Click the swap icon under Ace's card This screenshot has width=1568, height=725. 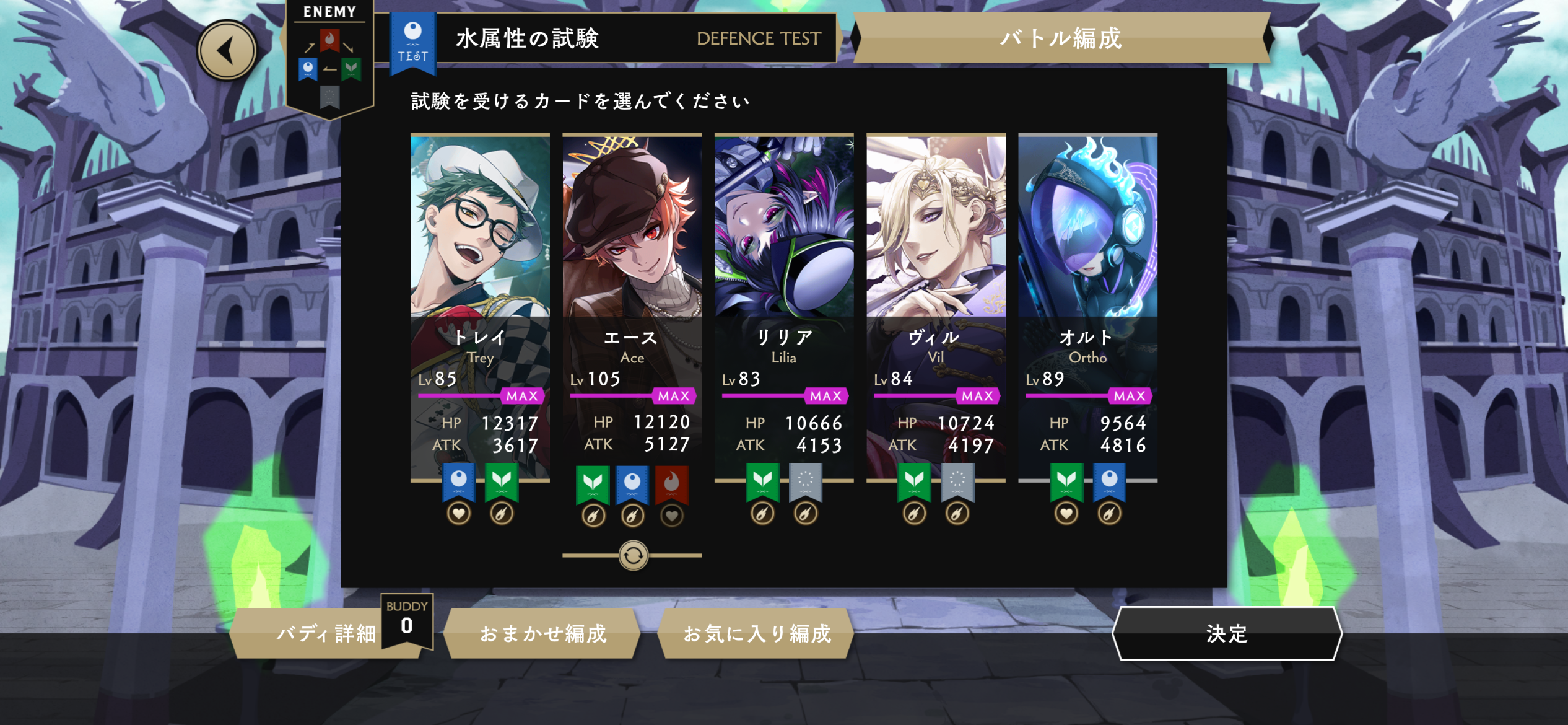pos(633,555)
